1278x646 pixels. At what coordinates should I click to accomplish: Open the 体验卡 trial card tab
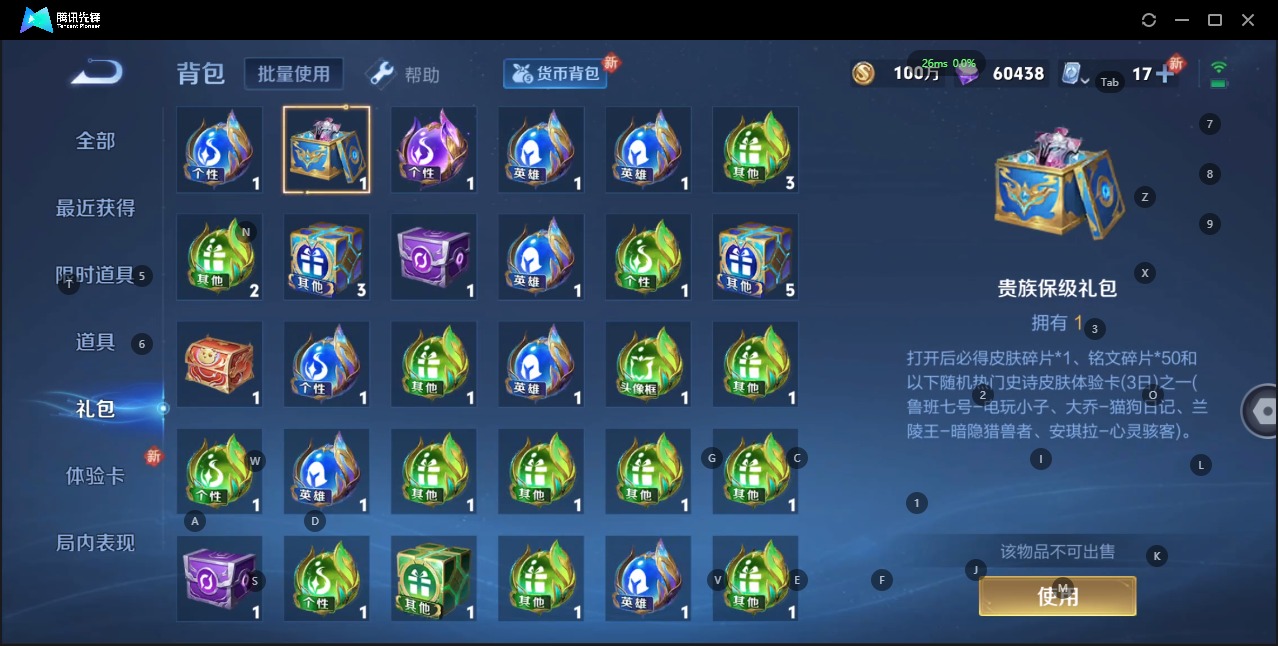(x=96, y=476)
